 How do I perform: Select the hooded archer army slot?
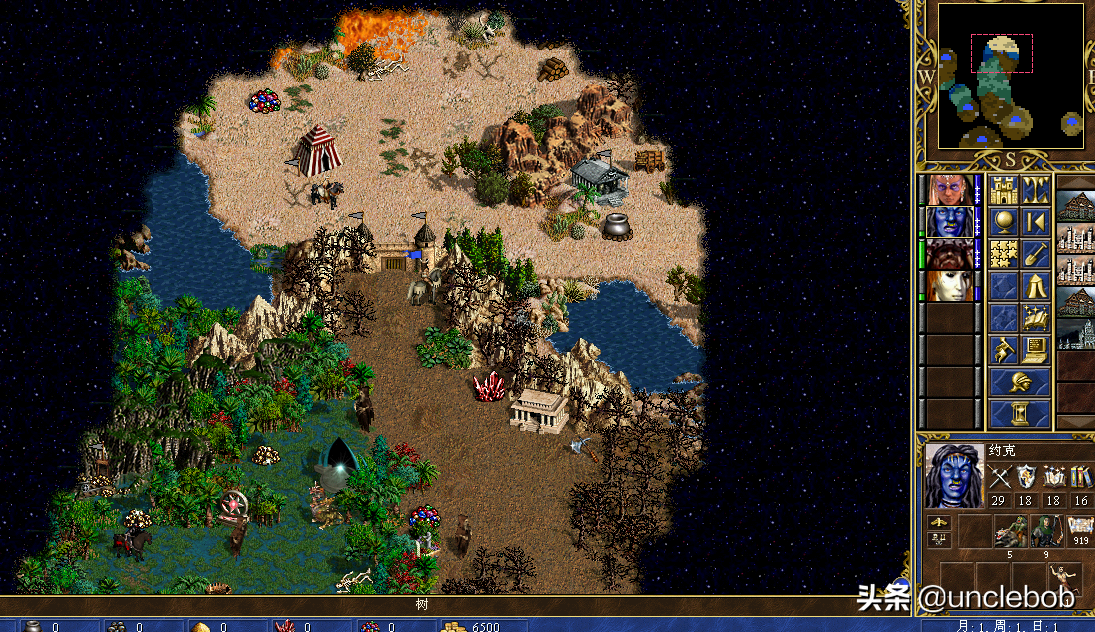point(1045,532)
